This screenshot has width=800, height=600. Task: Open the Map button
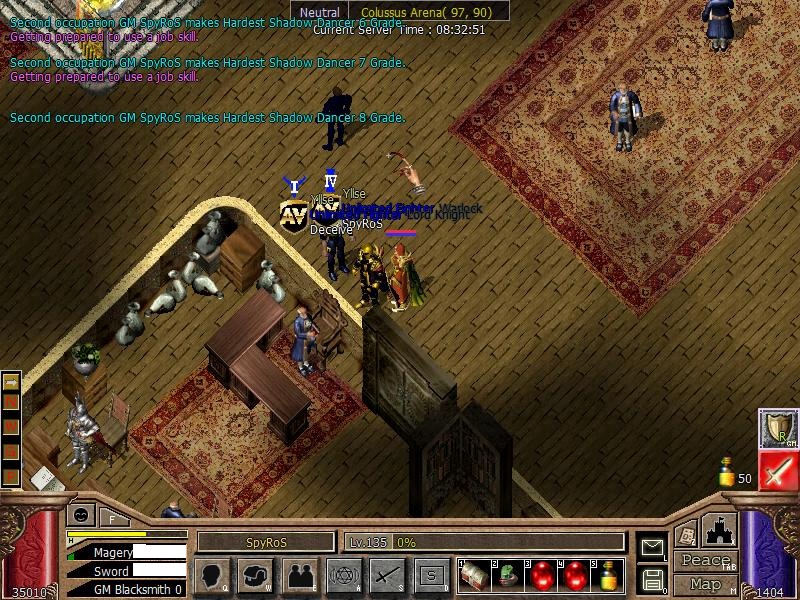tap(705, 584)
